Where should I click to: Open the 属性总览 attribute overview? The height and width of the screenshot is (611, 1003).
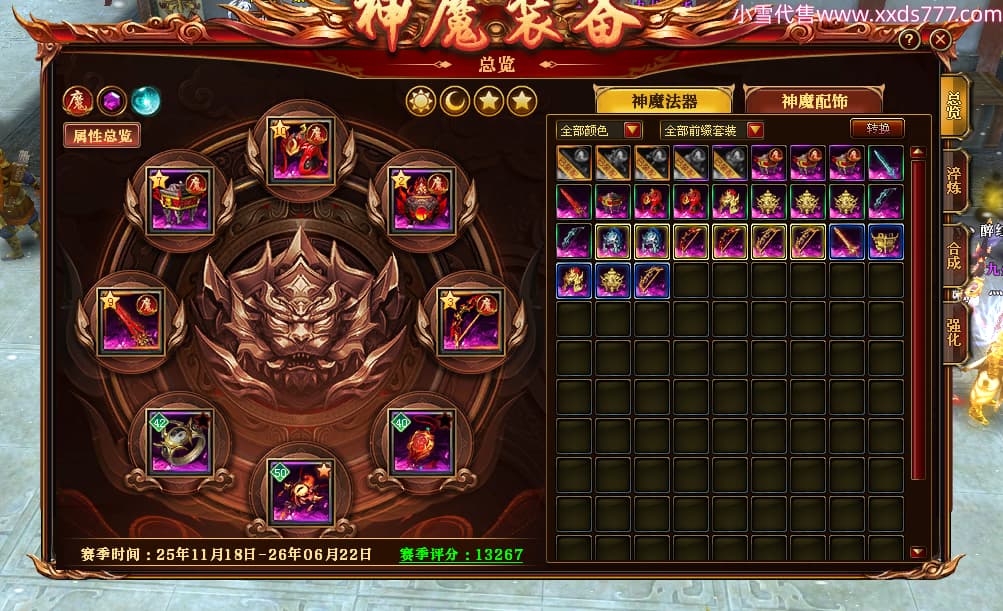tap(102, 136)
